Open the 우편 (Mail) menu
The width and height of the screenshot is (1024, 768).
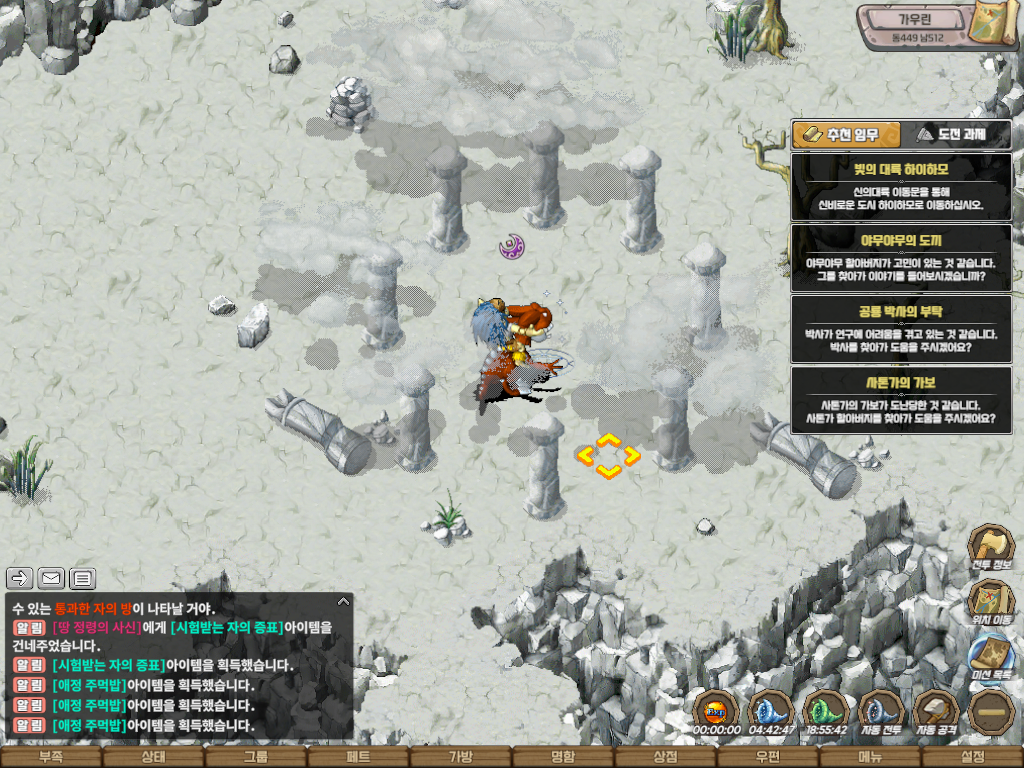pos(768,757)
